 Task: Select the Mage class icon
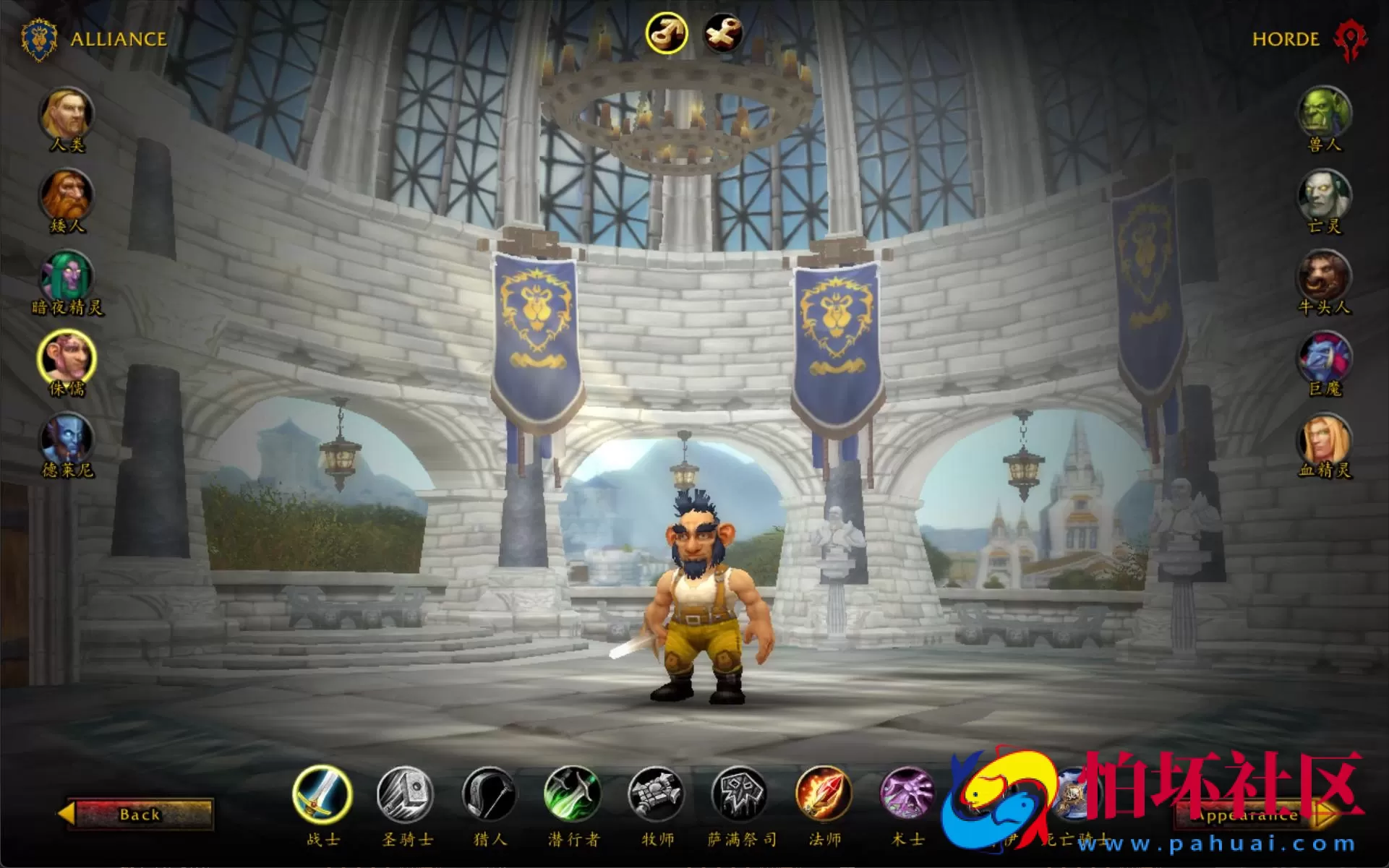tap(824, 799)
